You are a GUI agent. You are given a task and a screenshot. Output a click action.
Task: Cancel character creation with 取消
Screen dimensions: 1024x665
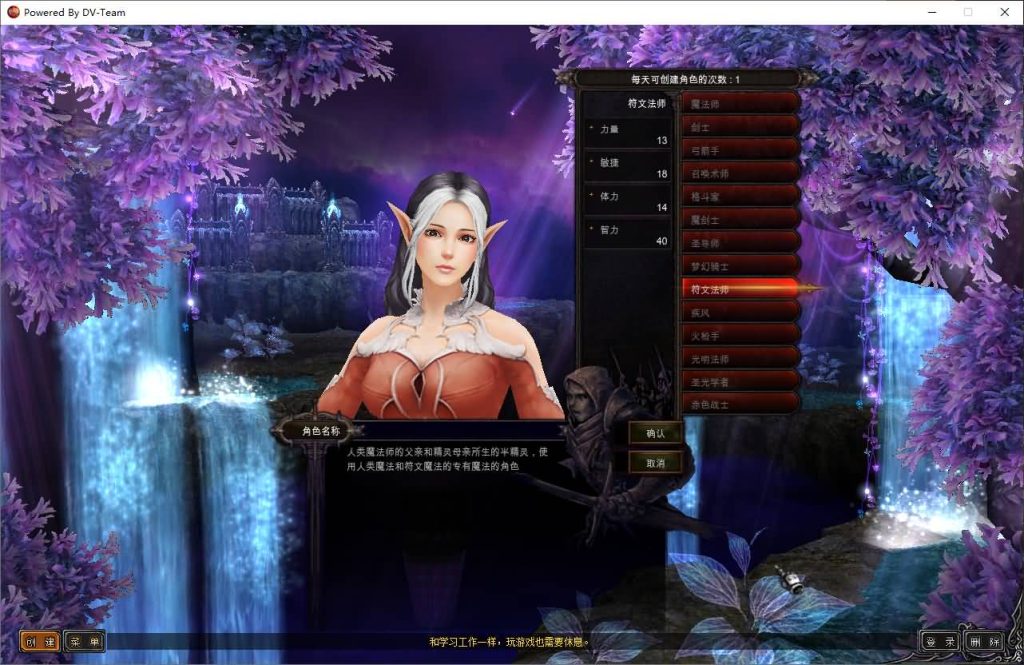(655, 463)
